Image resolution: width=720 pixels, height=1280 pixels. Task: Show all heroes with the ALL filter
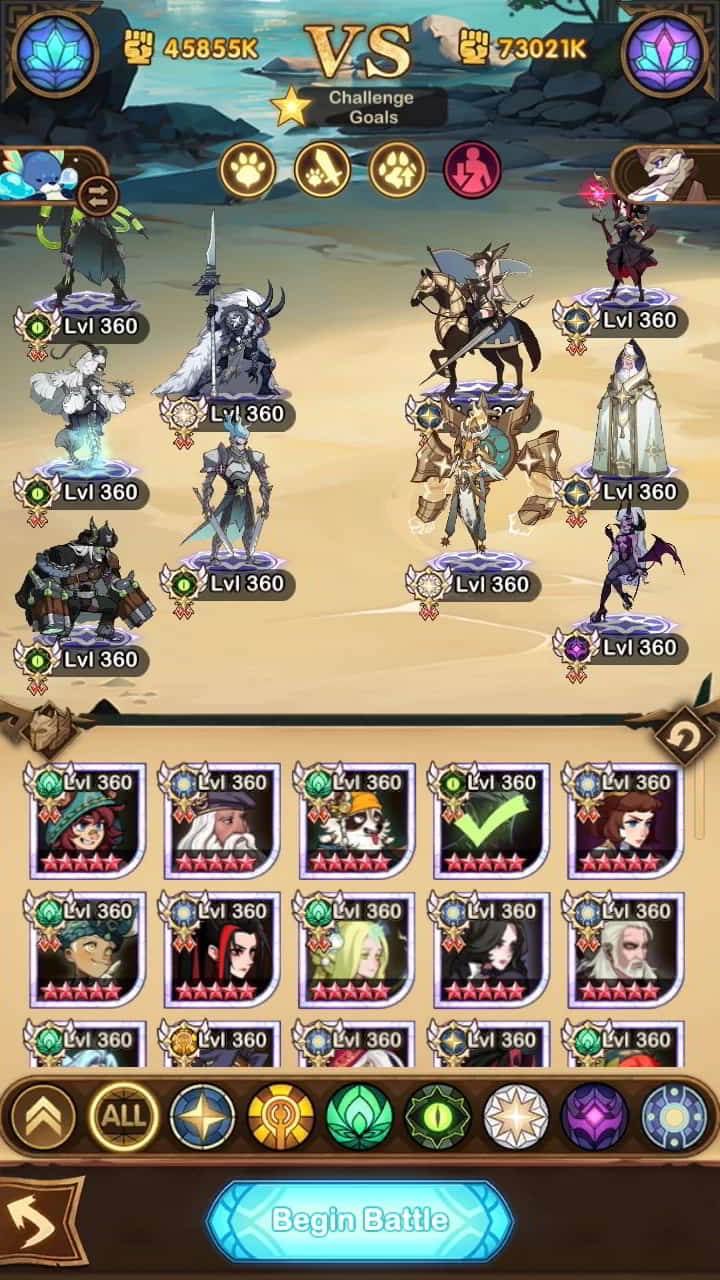point(125,1116)
